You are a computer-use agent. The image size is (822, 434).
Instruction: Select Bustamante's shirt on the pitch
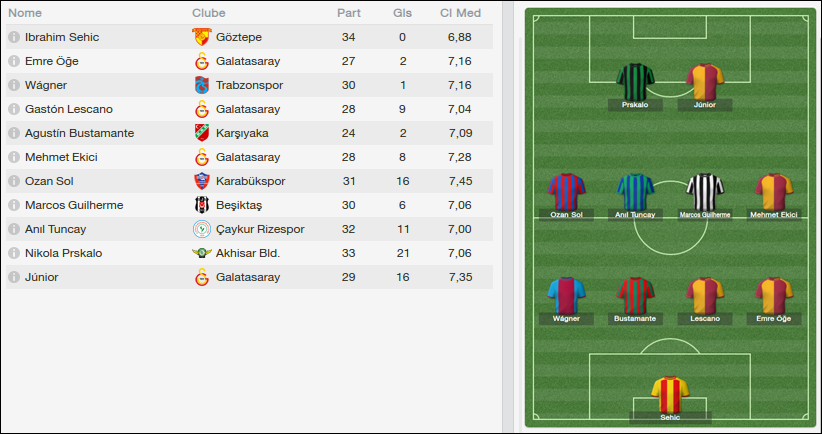click(x=635, y=296)
